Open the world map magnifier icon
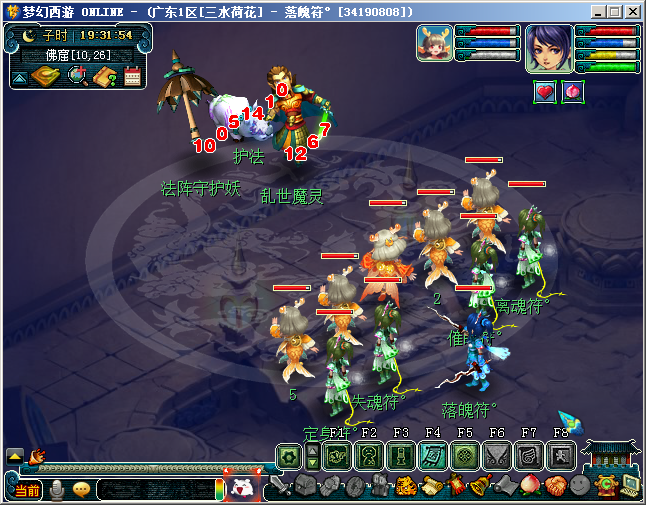The width and height of the screenshot is (646, 505). [77, 77]
